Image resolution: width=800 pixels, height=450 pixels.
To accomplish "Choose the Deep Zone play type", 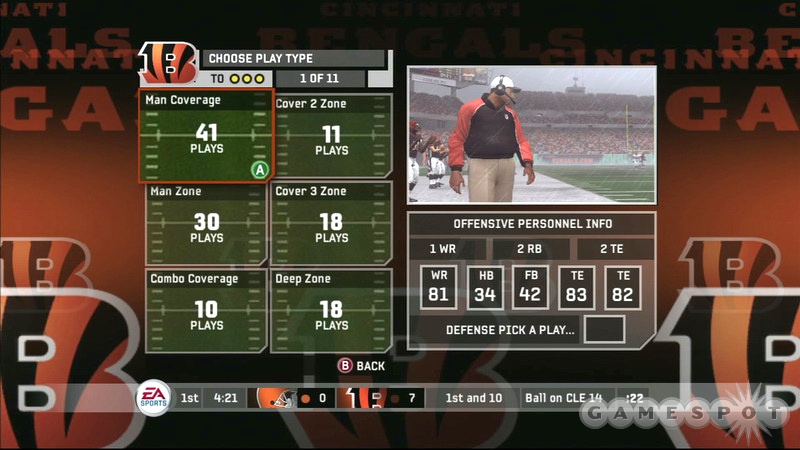I will tap(331, 310).
